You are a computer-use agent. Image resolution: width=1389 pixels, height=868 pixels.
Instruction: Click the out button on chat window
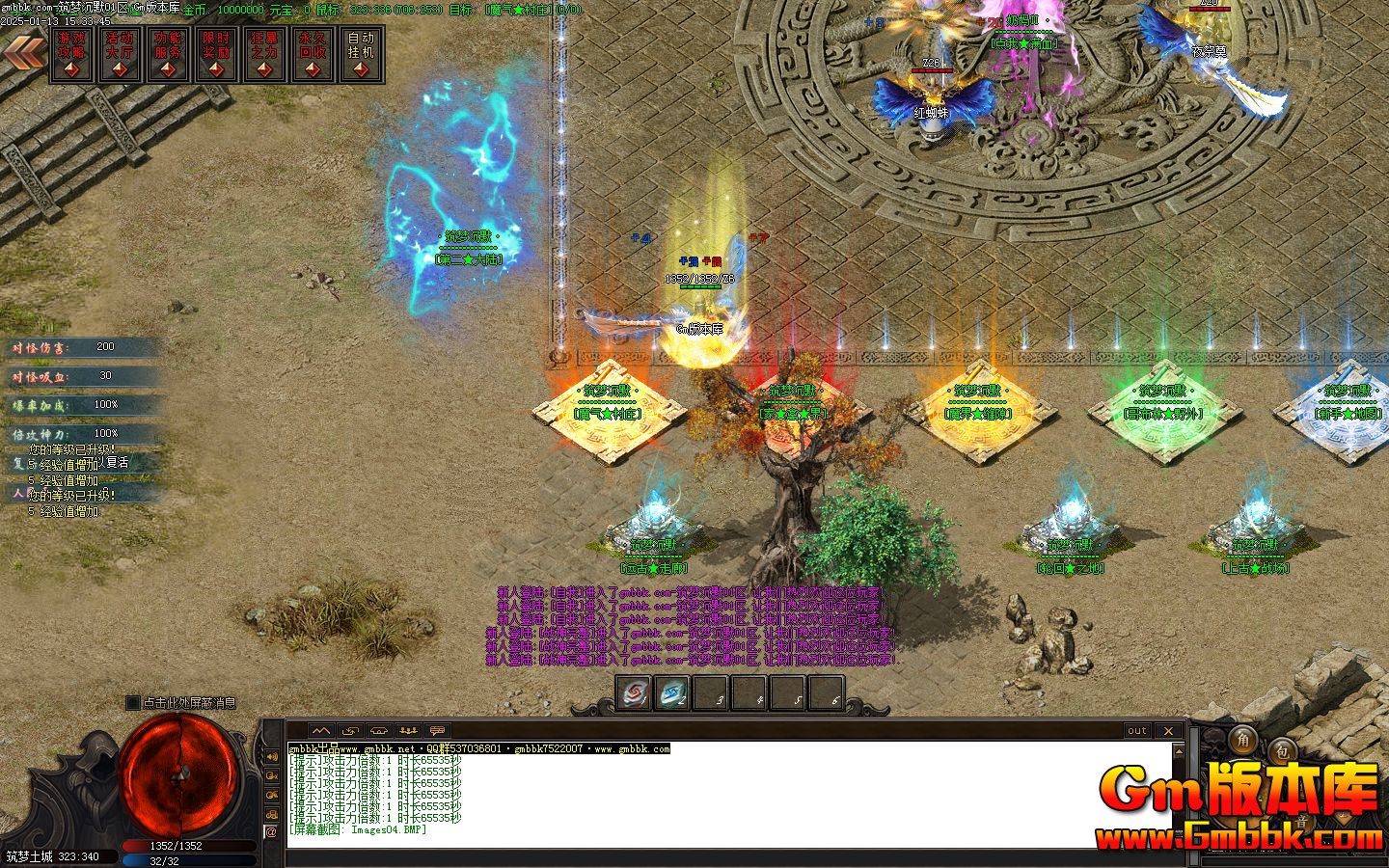point(1136,731)
